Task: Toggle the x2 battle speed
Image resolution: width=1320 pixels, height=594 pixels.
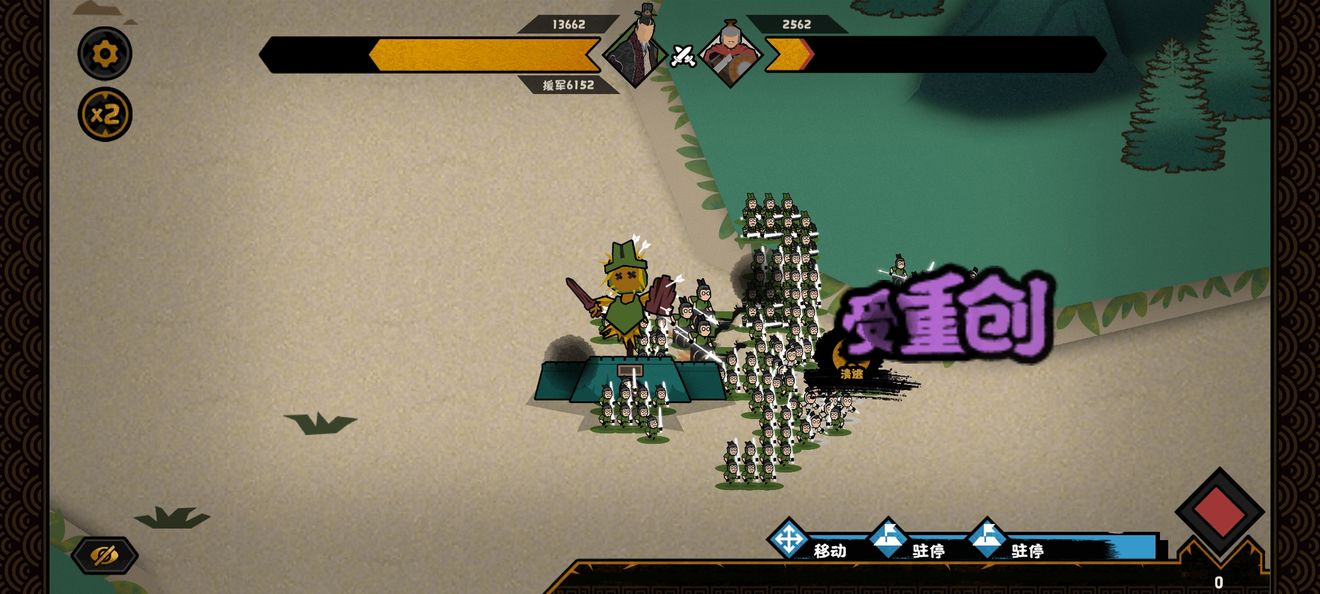Action: tap(105, 114)
